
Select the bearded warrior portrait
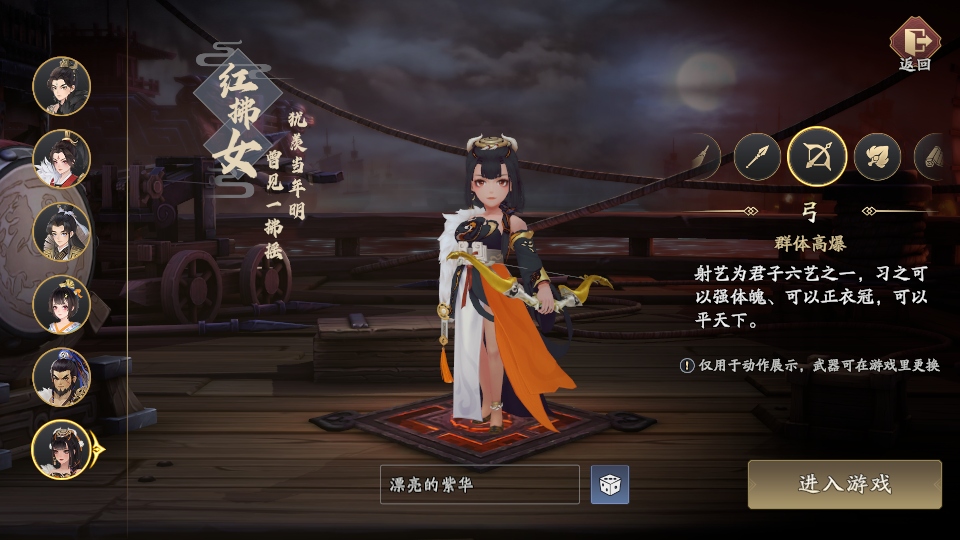tap(61, 377)
